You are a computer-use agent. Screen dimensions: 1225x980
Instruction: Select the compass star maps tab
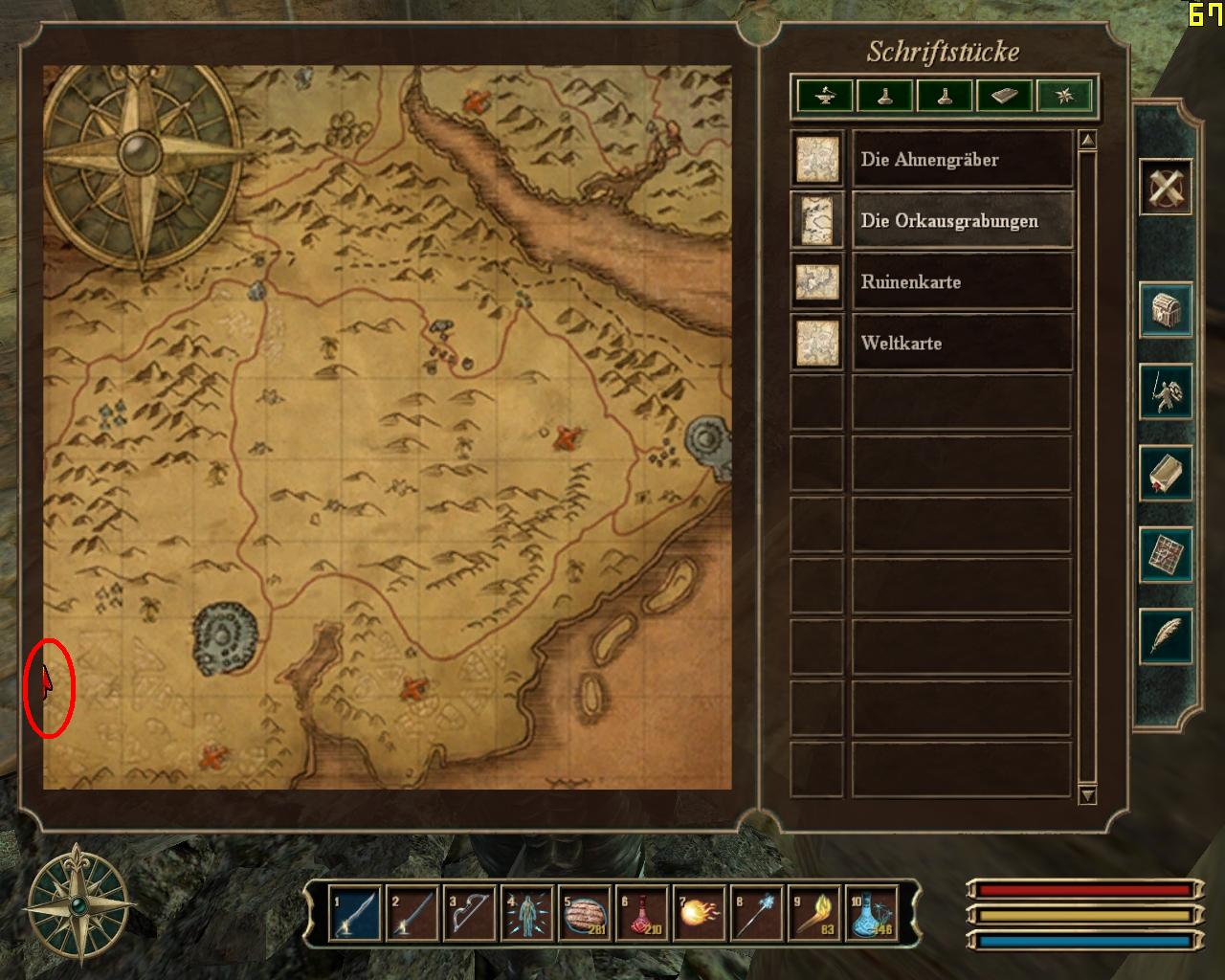click(1064, 96)
